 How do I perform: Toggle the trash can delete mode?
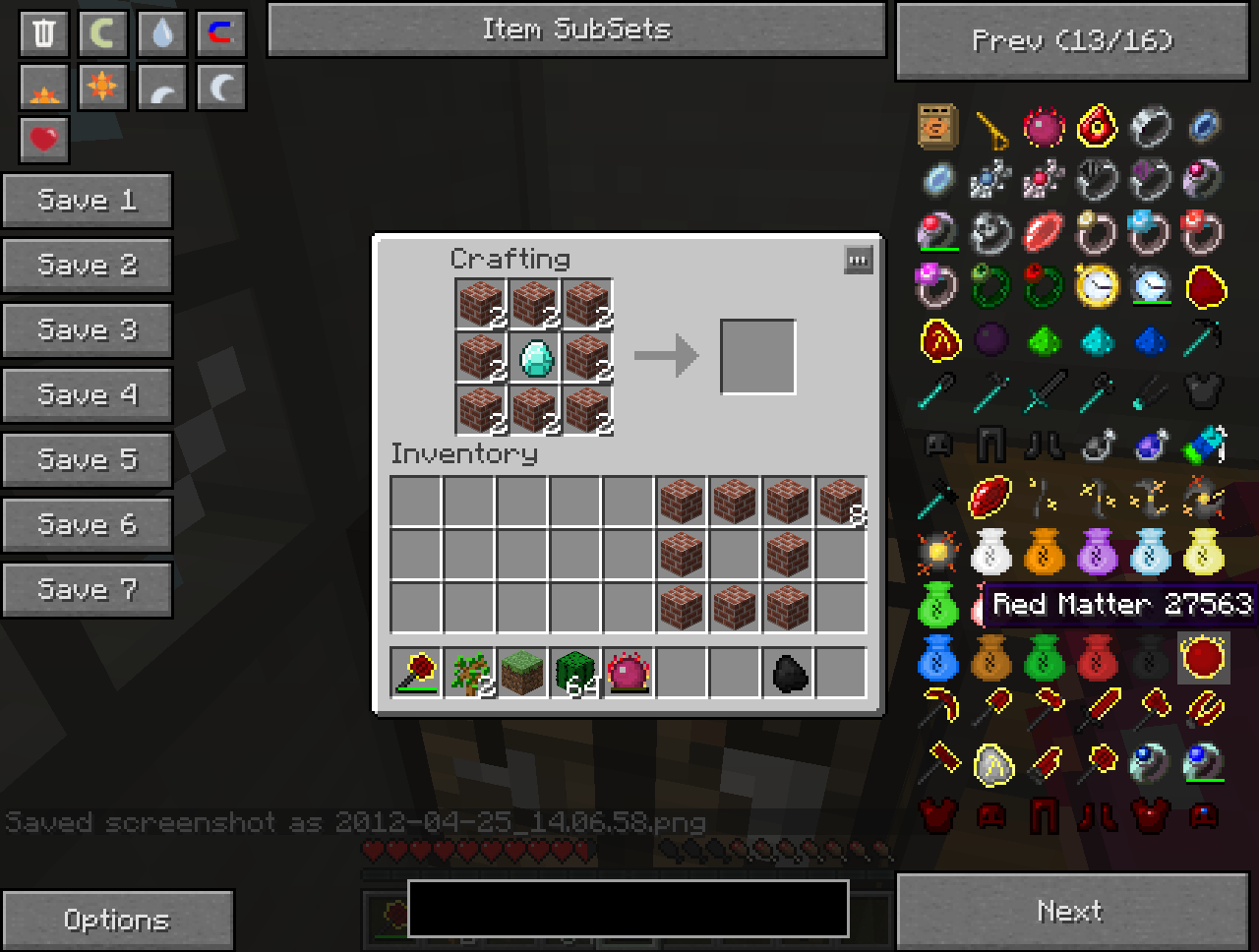(x=44, y=33)
